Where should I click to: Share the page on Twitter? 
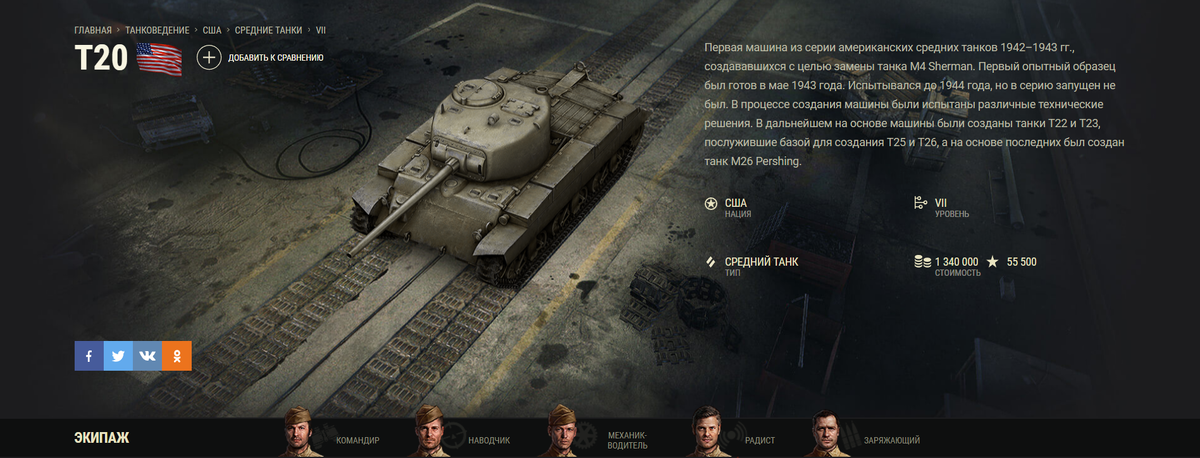click(x=118, y=356)
